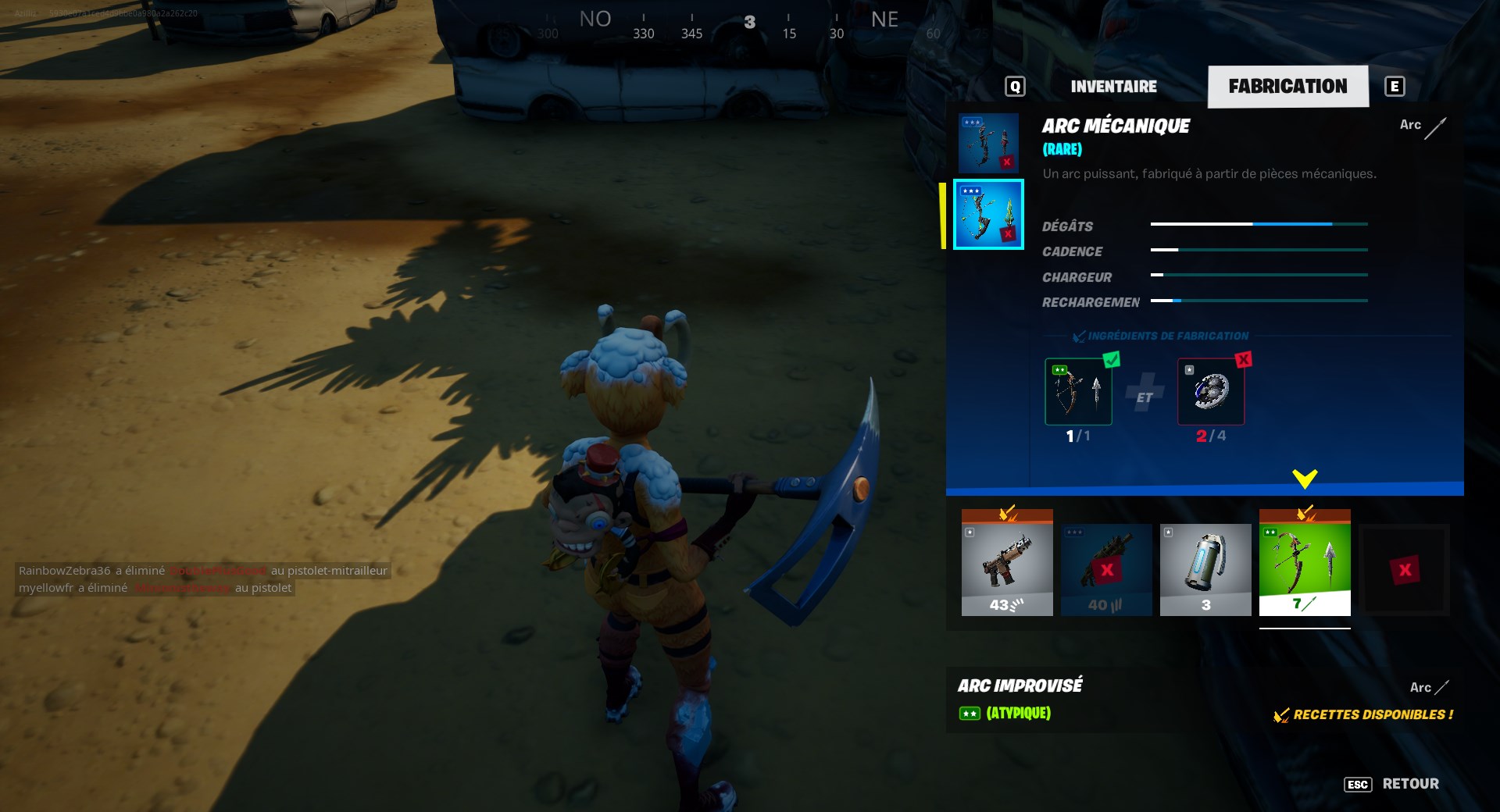This screenshot has width=1500, height=812.
Task: Open the Fabrication tab
Action: pyautogui.click(x=1288, y=86)
